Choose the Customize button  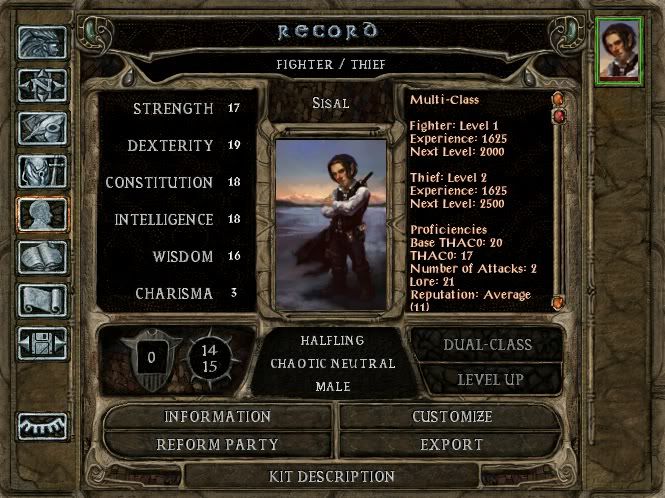(x=452, y=416)
